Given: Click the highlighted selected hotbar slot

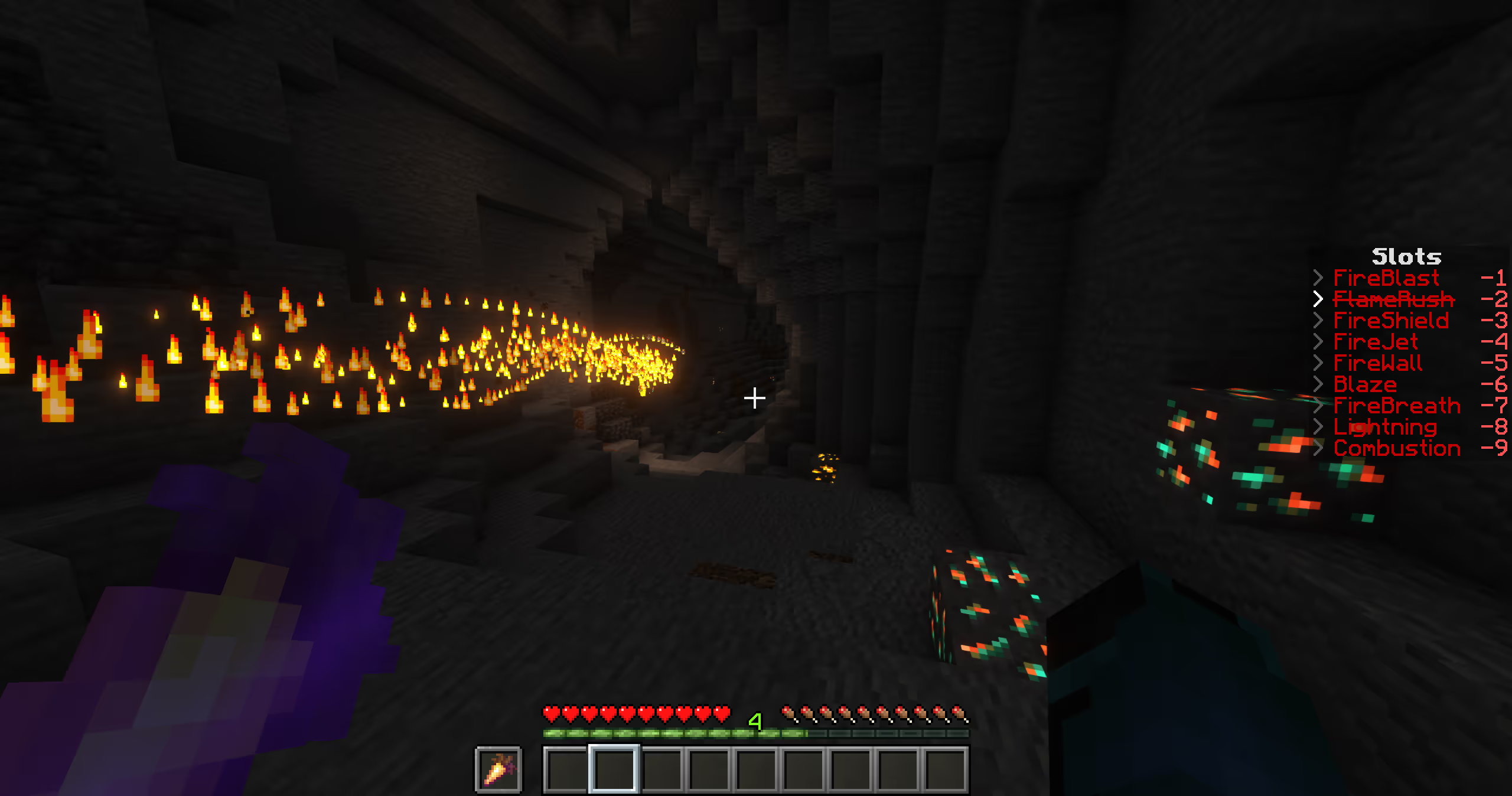Looking at the screenshot, I should pyautogui.click(x=614, y=769).
